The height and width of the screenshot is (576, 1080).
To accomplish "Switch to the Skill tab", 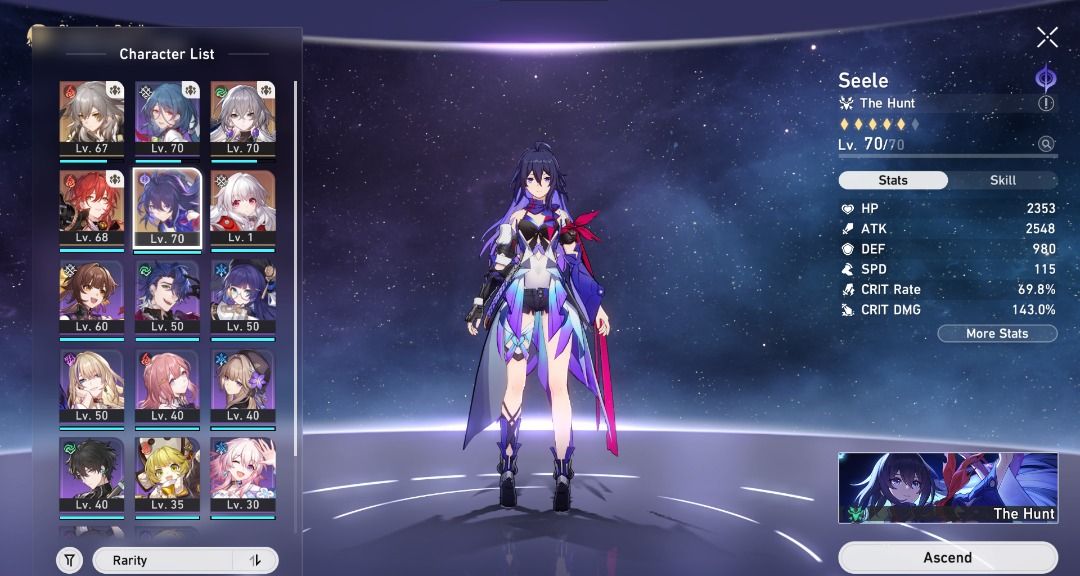I will tap(1002, 180).
